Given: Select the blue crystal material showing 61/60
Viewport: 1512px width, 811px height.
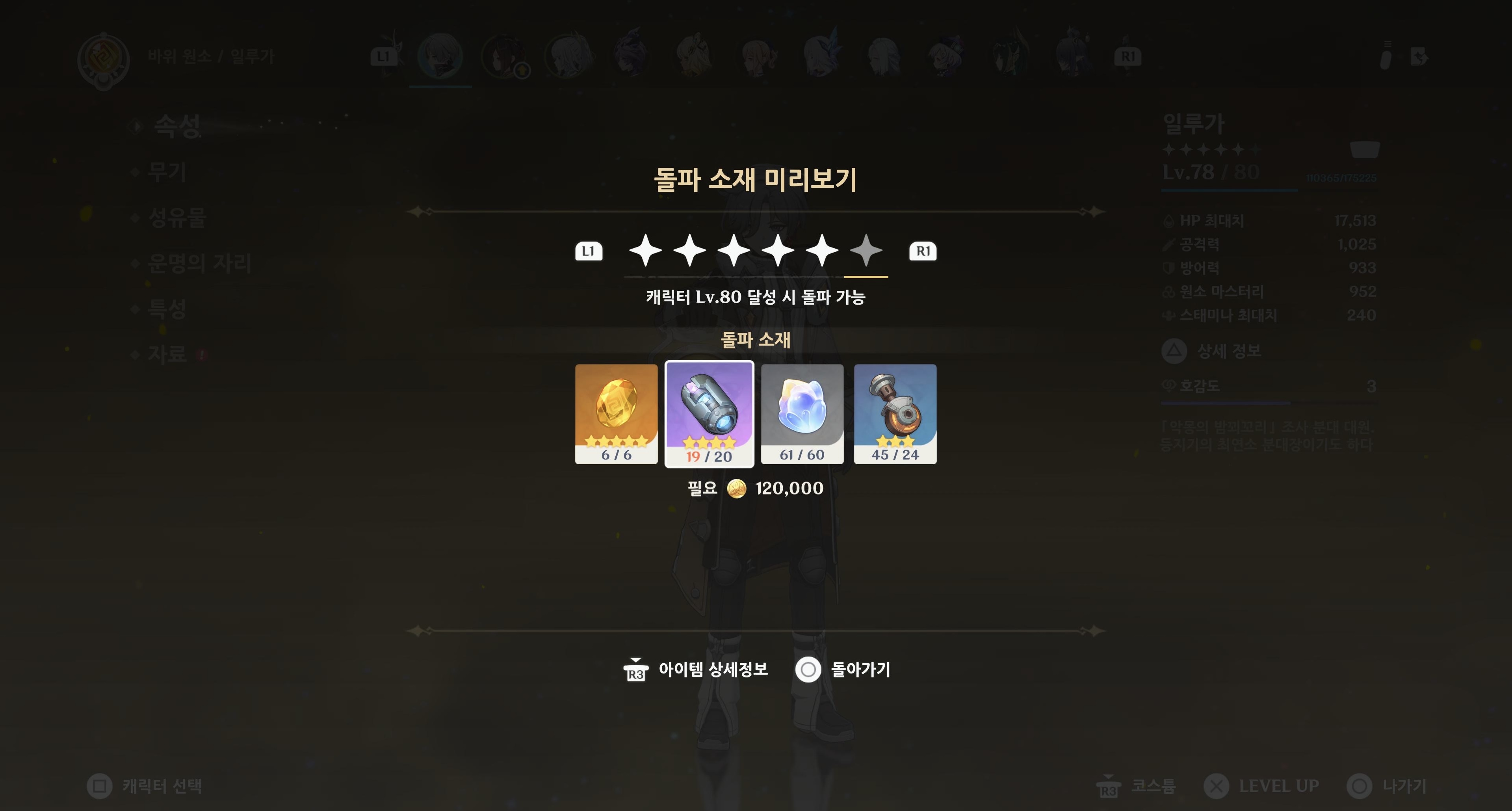Looking at the screenshot, I should point(802,414).
